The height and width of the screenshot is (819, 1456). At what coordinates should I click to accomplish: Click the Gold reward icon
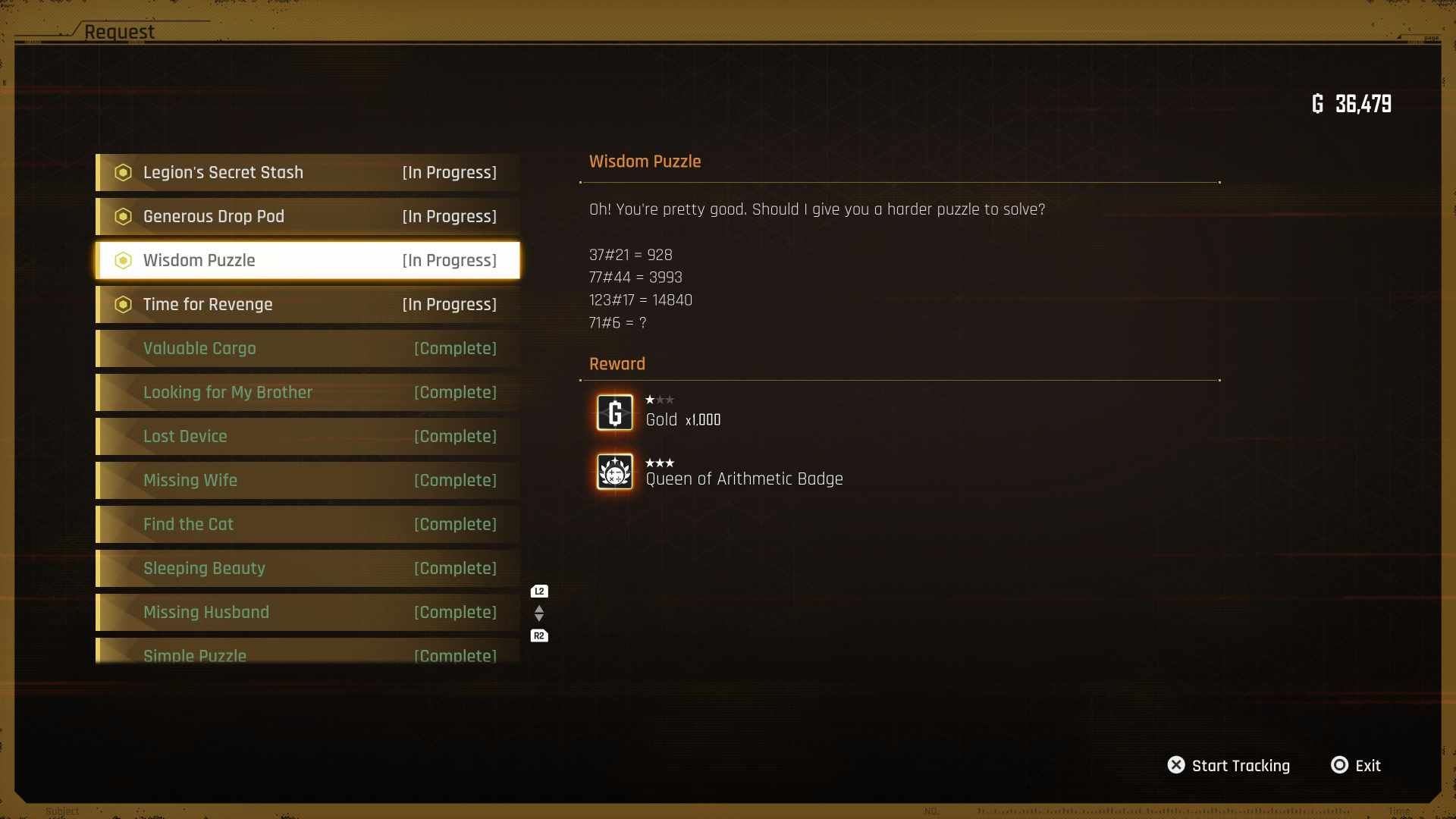[614, 413]
